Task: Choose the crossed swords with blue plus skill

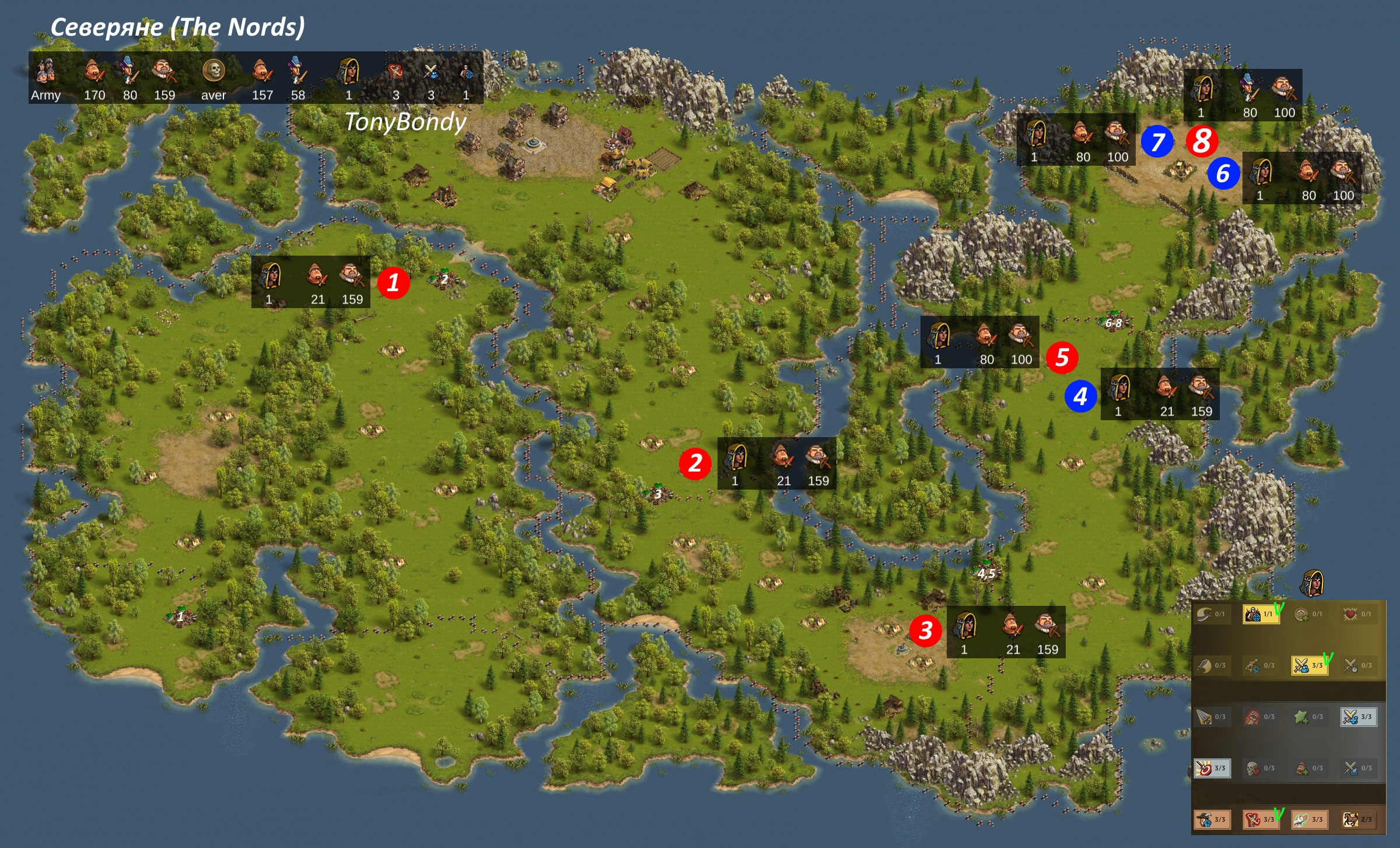Action: 1357,717
